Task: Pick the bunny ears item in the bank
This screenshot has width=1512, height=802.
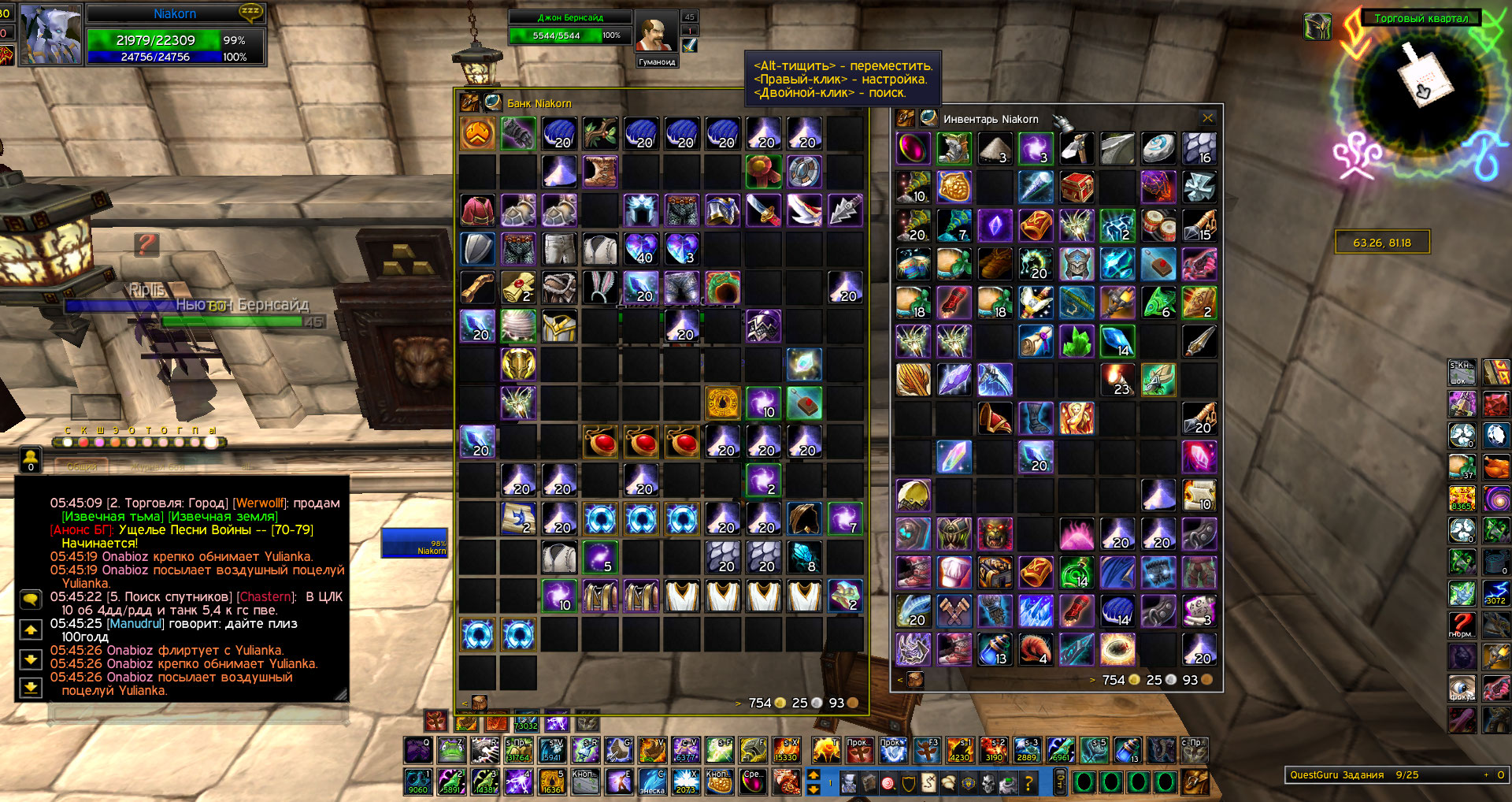Action: point(600,288)
